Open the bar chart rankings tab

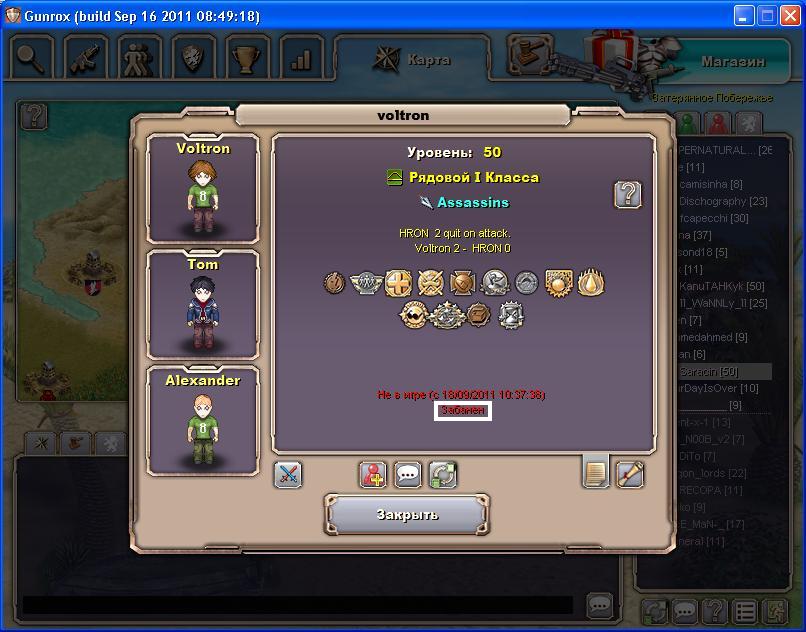point(300,58)
